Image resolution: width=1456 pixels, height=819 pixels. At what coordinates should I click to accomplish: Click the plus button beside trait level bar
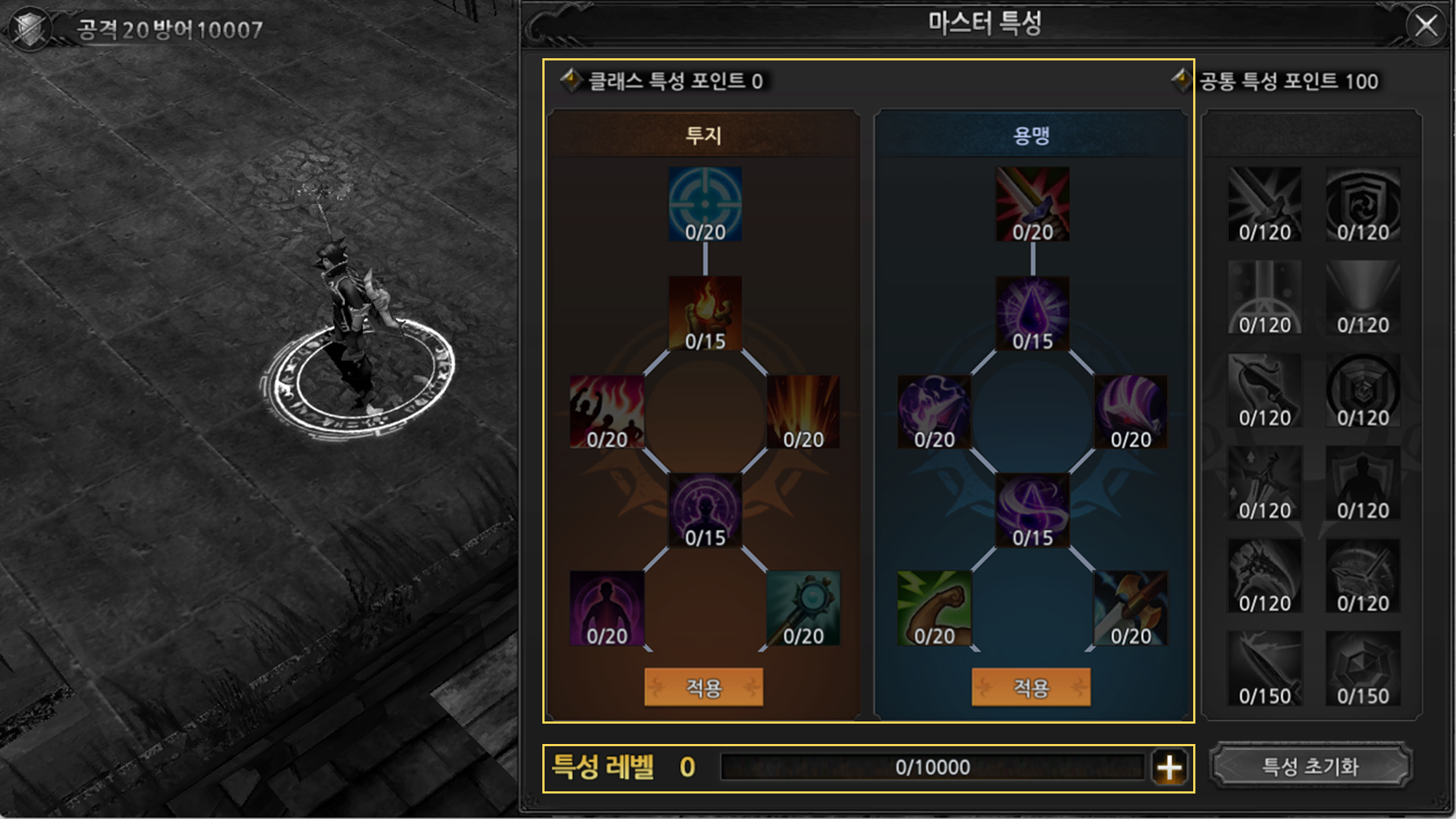click(1169, 767)
